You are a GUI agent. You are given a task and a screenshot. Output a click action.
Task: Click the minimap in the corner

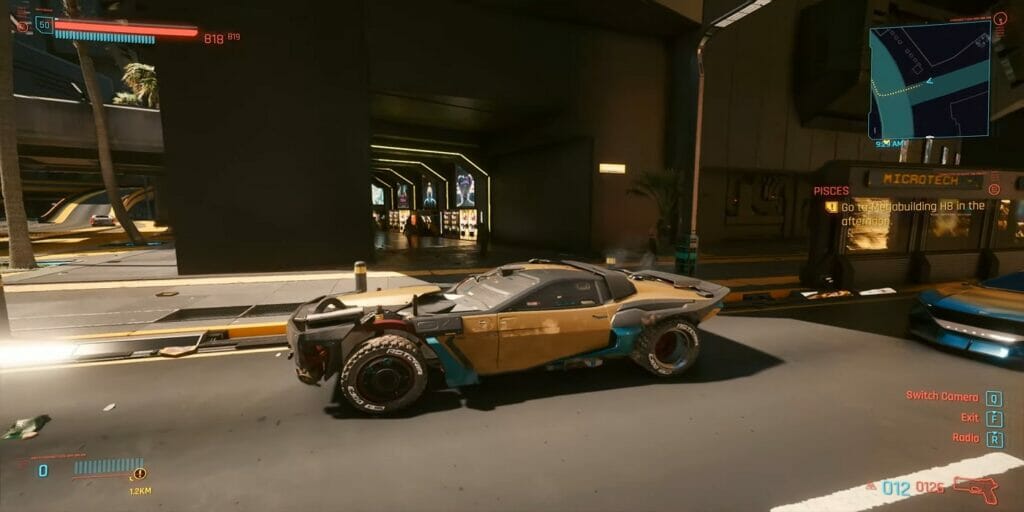pos(929,82)
